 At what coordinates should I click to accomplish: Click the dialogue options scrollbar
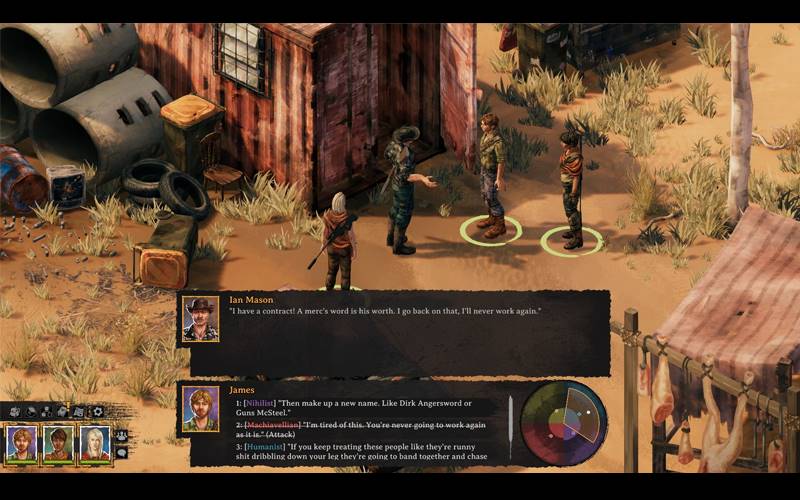511,420
